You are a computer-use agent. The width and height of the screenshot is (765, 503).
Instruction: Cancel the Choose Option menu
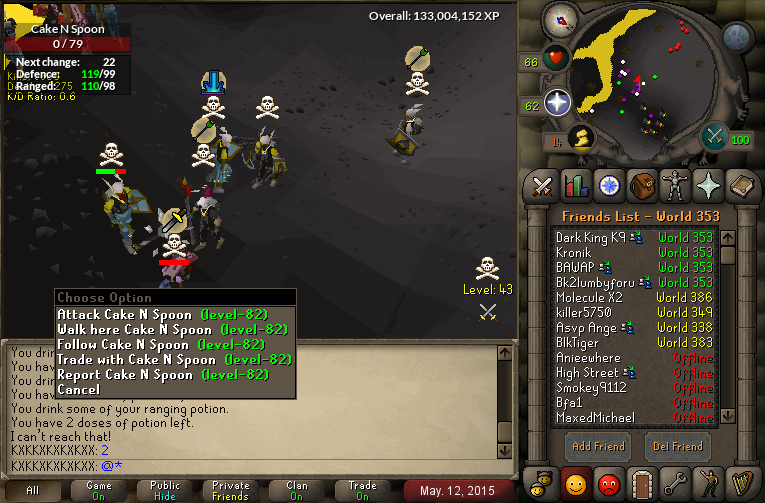[79, 389]
